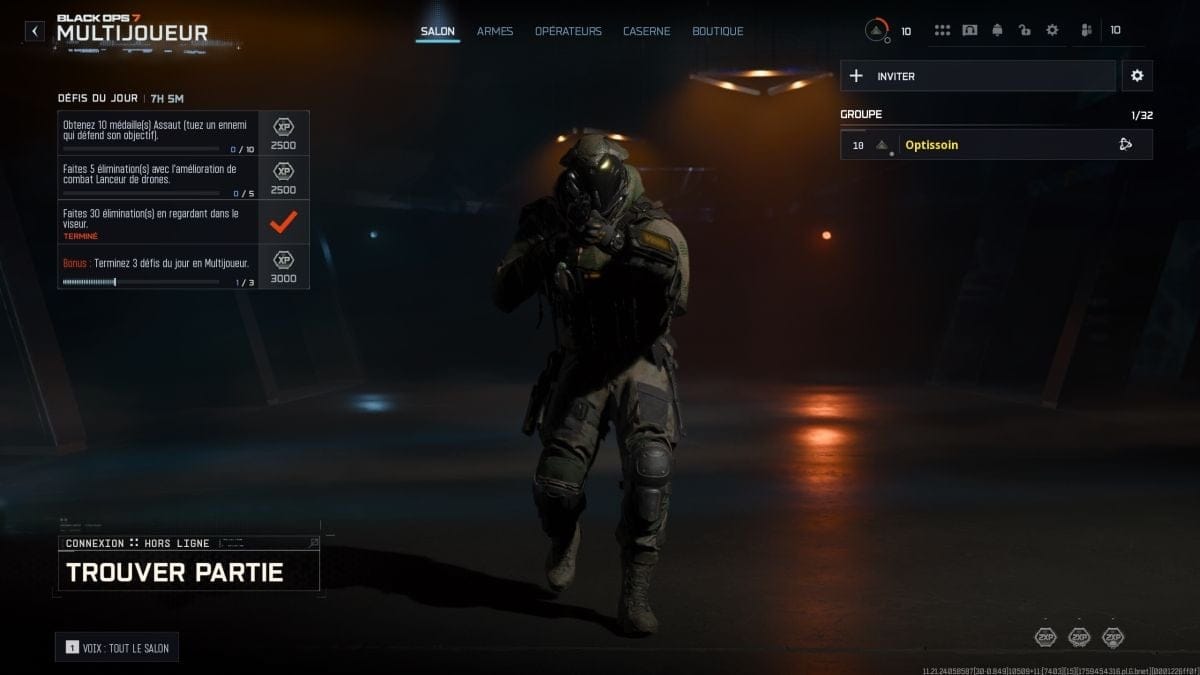Open the Boutique tab
Viewport: 1200px width, 675px height.
tap(718, 31)
